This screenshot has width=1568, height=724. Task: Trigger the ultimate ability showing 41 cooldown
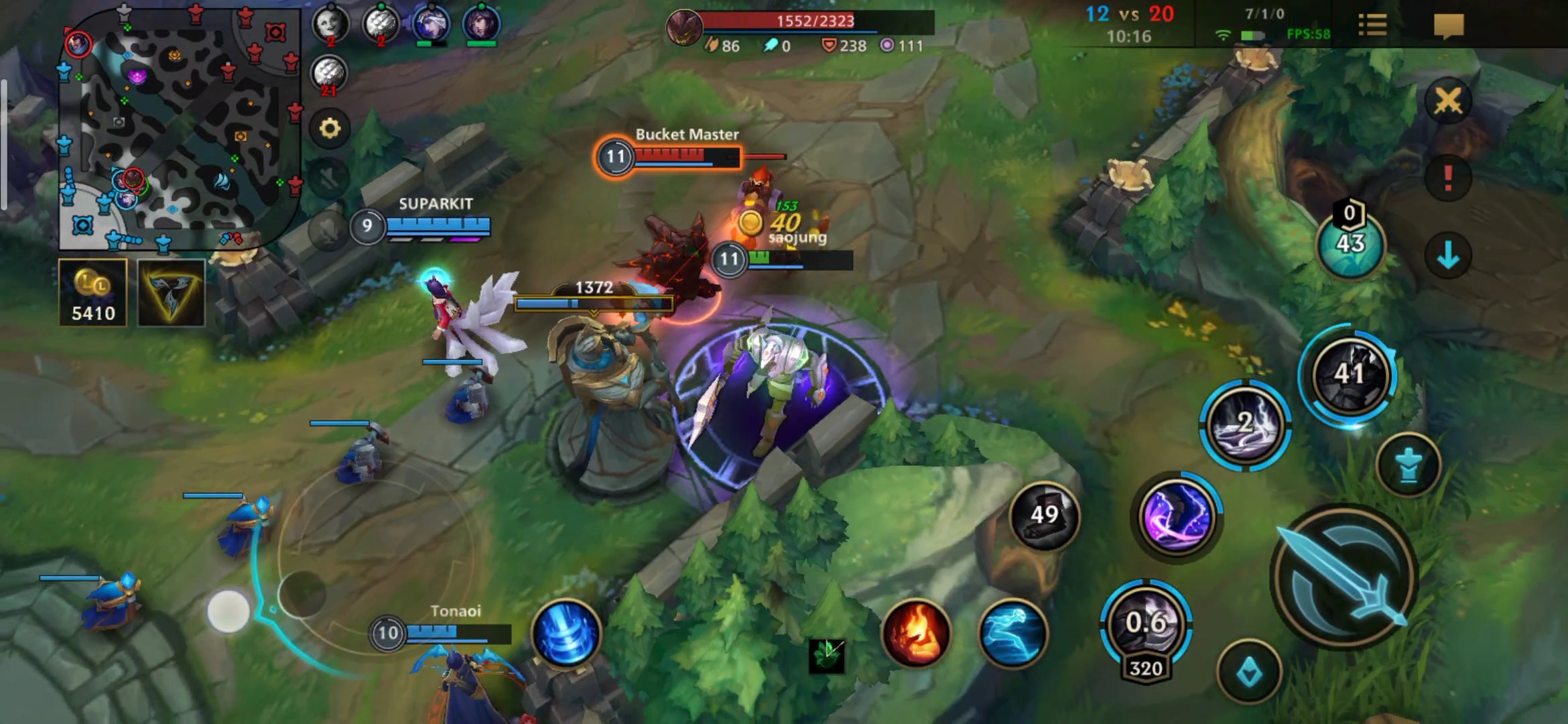(1348, 374)
